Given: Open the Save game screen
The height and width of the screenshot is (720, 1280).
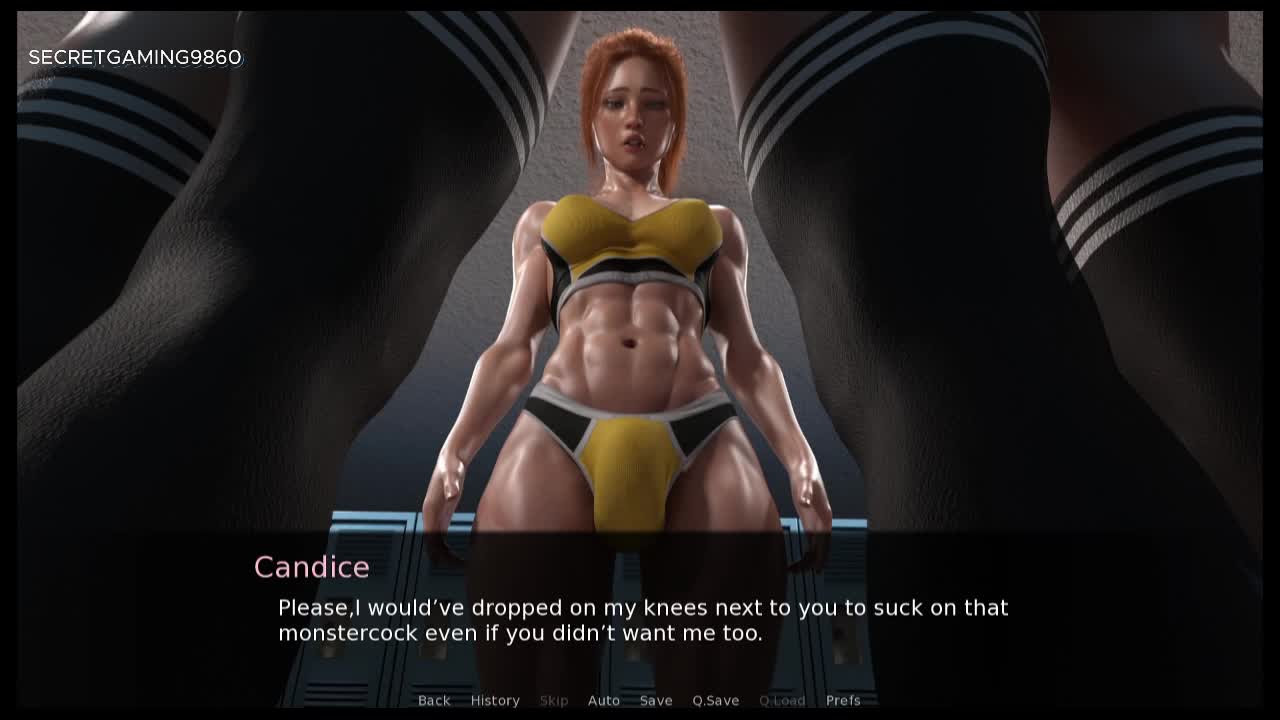Looking at the screenshot, I should click(656, 700).
